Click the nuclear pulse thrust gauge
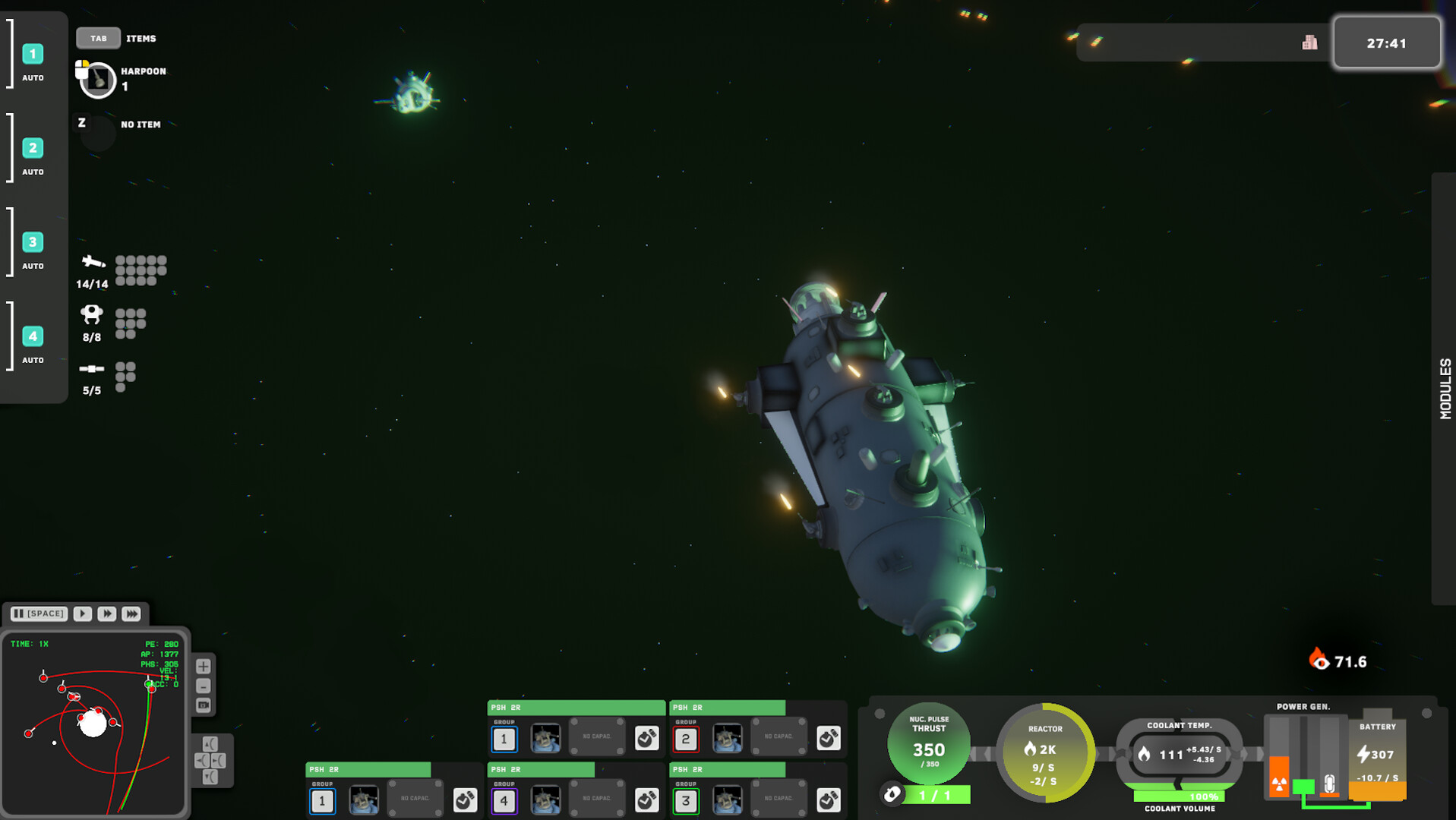 (x=928, y=744)
